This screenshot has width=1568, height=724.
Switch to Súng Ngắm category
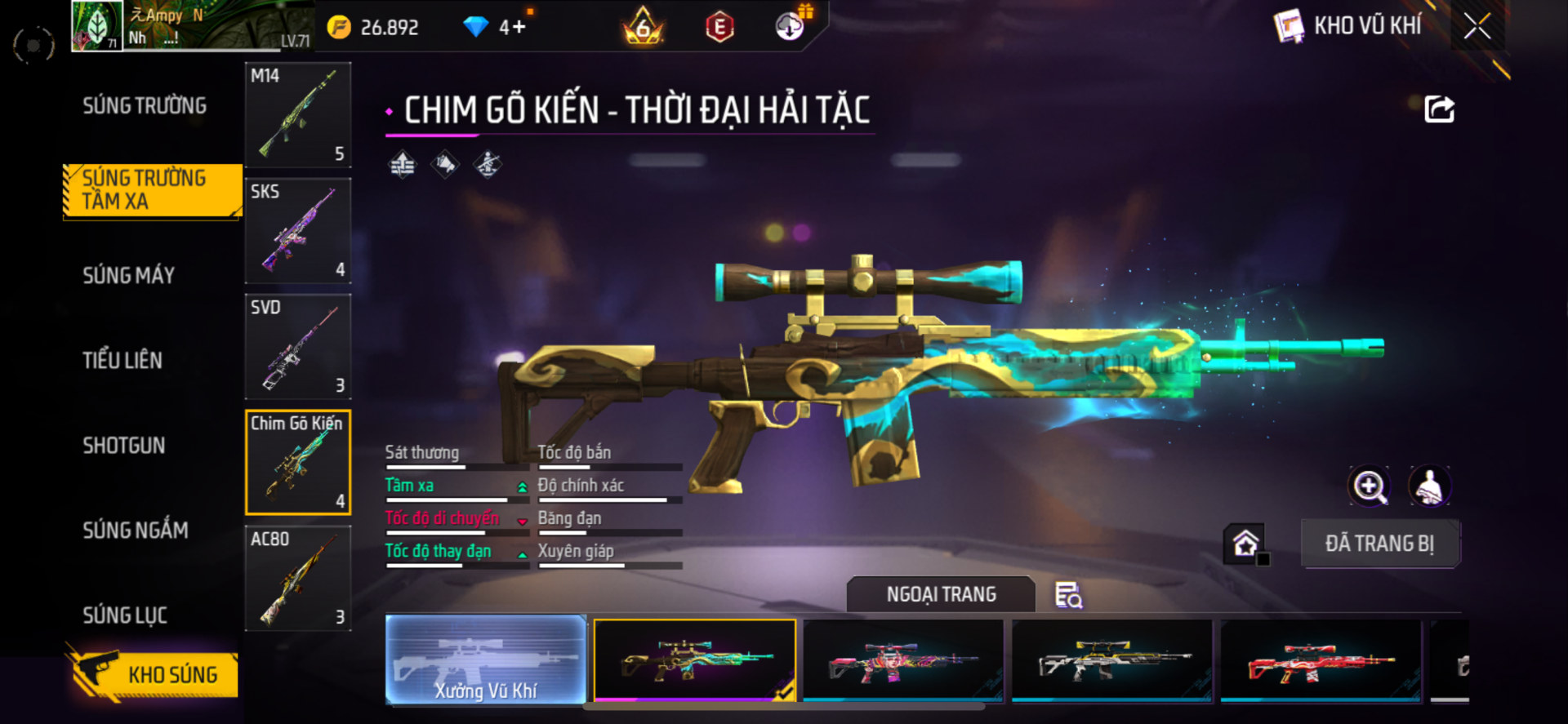coord(136,530)
